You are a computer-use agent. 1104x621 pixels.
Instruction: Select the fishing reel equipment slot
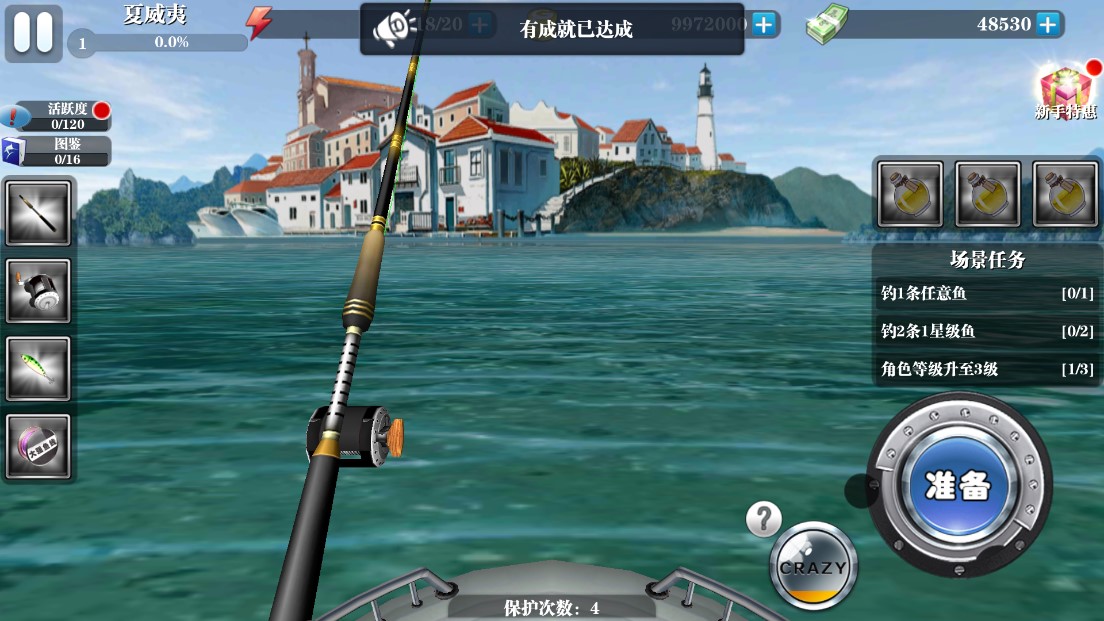(39, 291)
